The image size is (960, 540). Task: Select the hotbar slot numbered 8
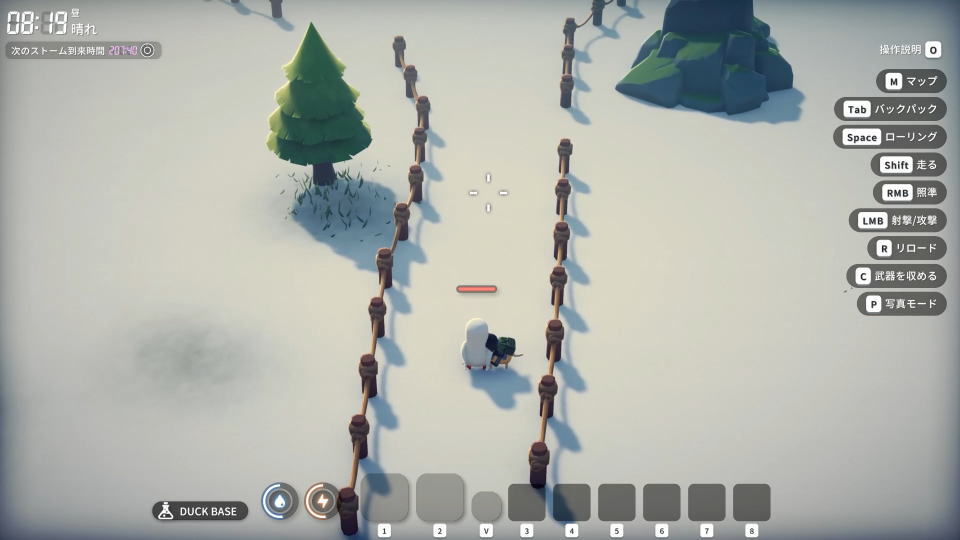(x=751, y=502)
